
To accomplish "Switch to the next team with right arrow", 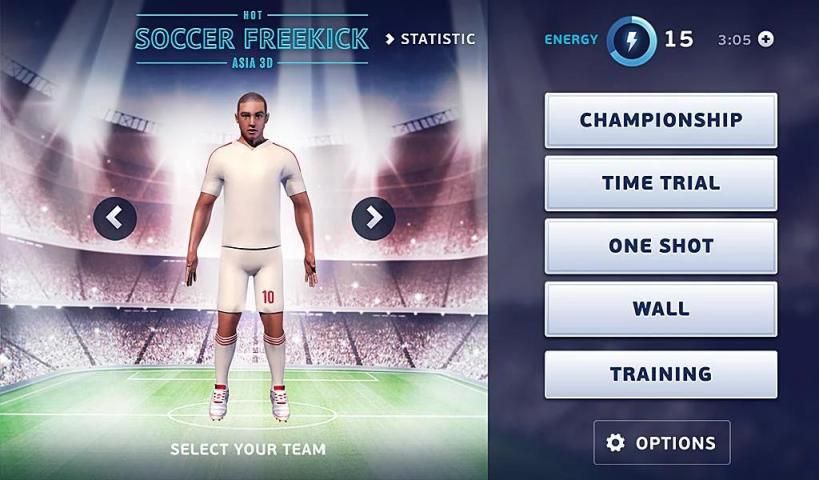I will coord(373,217).
